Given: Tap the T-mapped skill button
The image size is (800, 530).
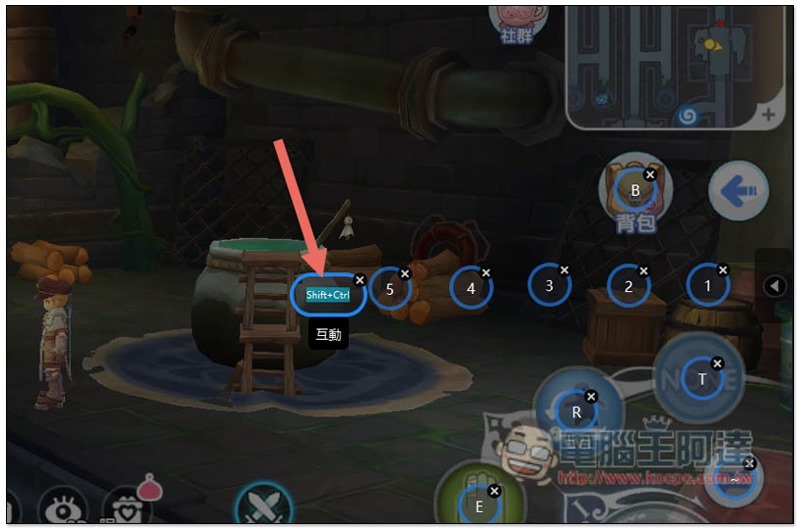Looking at the screenshot, I should 702,379.
